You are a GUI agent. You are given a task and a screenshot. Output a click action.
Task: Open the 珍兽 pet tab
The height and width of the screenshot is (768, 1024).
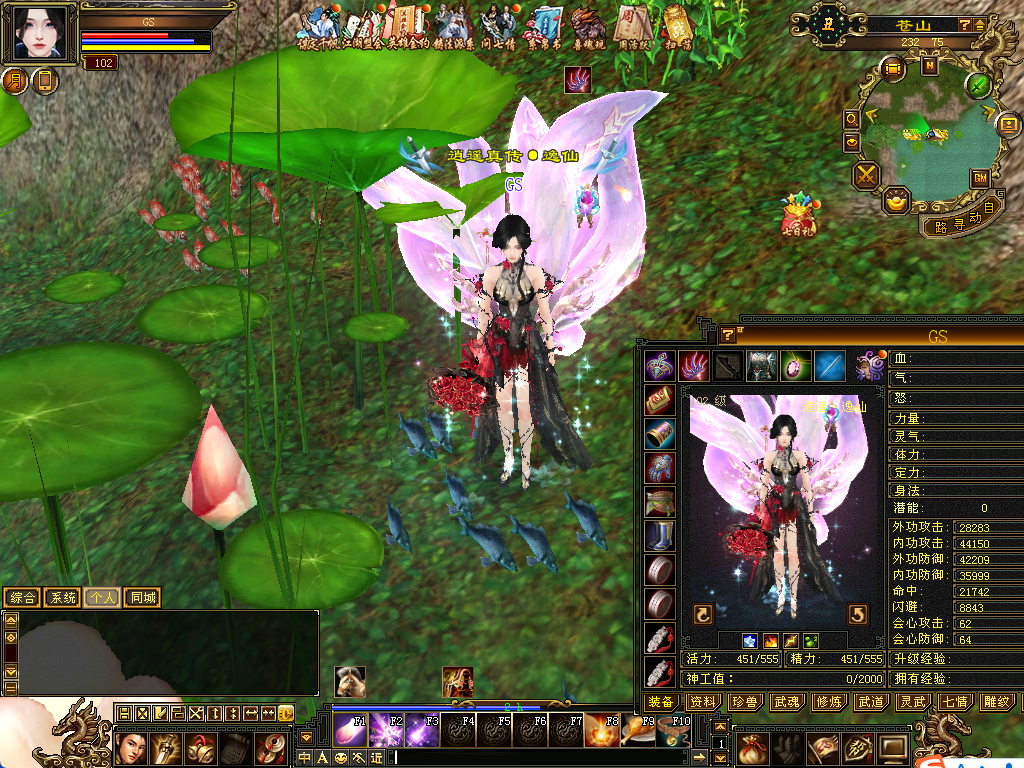744,703
